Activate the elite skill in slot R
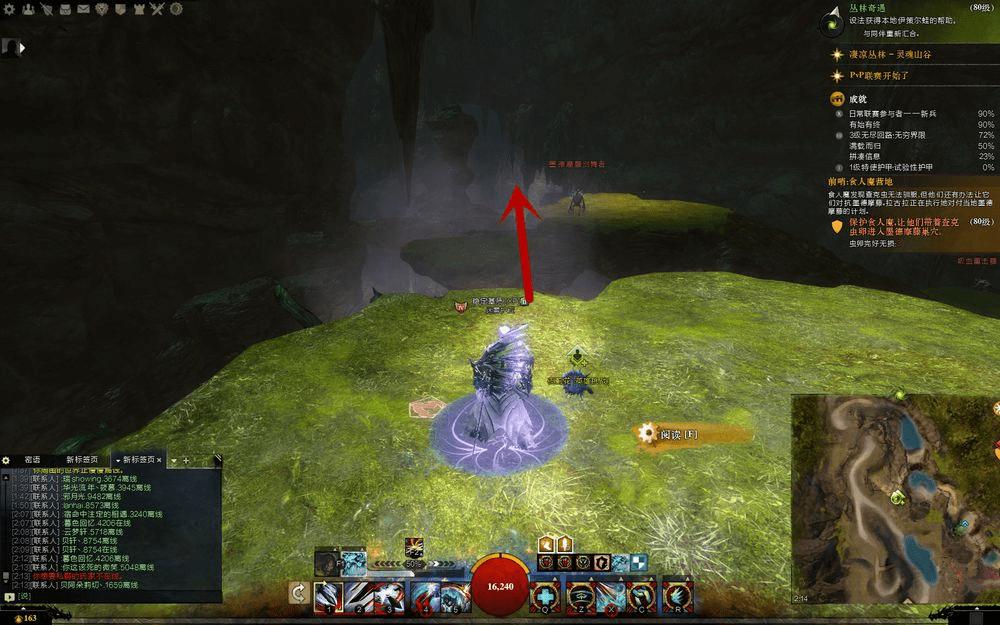1000x625 pixels. [x=677, y=594]
